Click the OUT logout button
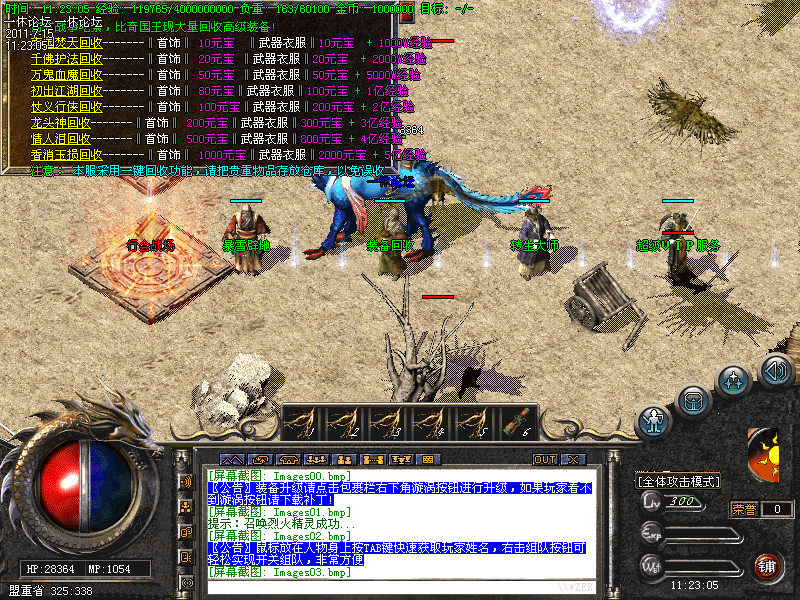This screenshot has width=800, height=600. coord(544,459)
